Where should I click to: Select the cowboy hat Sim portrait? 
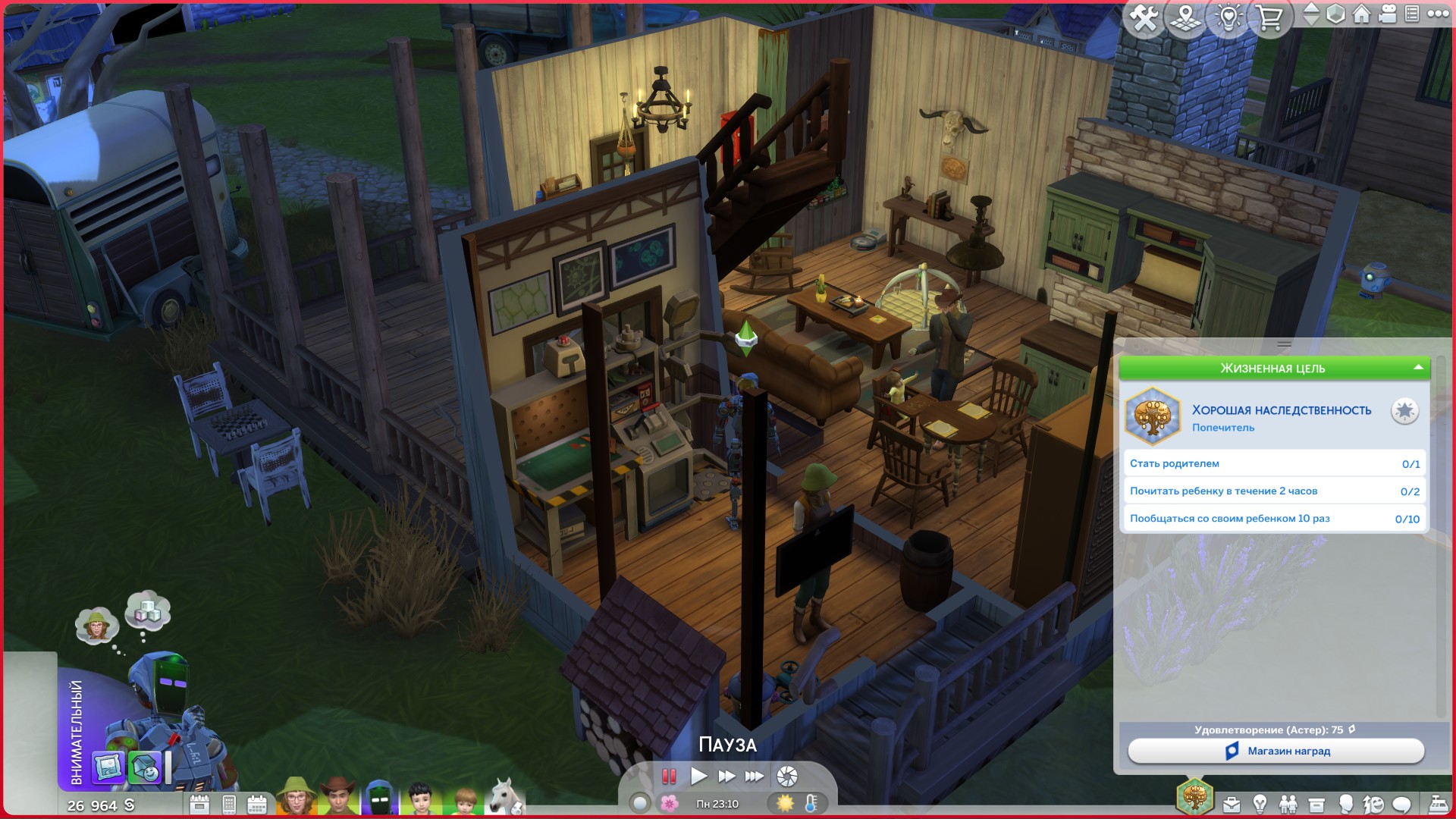pyautogui.click(x=337, y=798)
